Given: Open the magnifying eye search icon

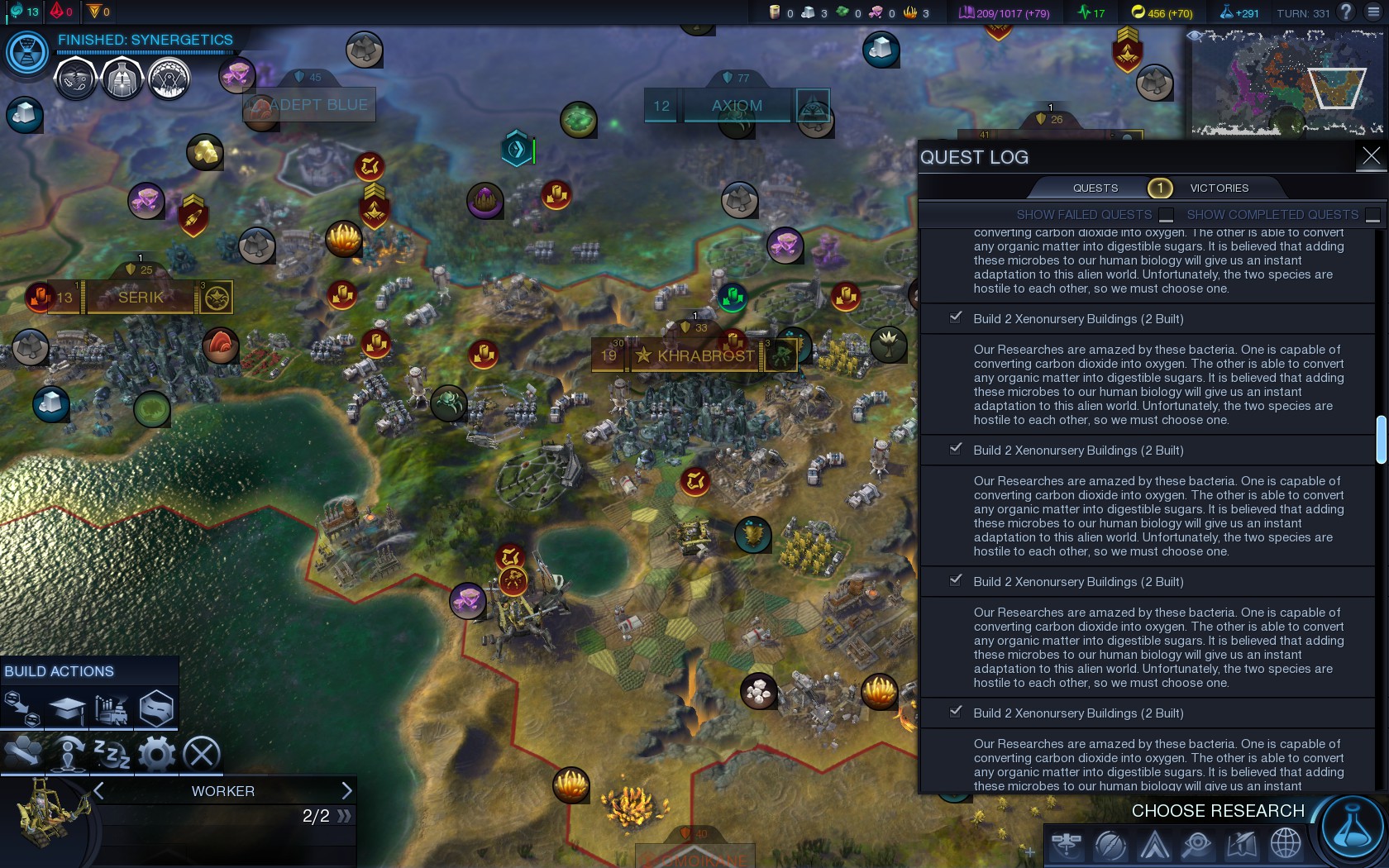Looking at the screenshot, I should pos(1199,844).
